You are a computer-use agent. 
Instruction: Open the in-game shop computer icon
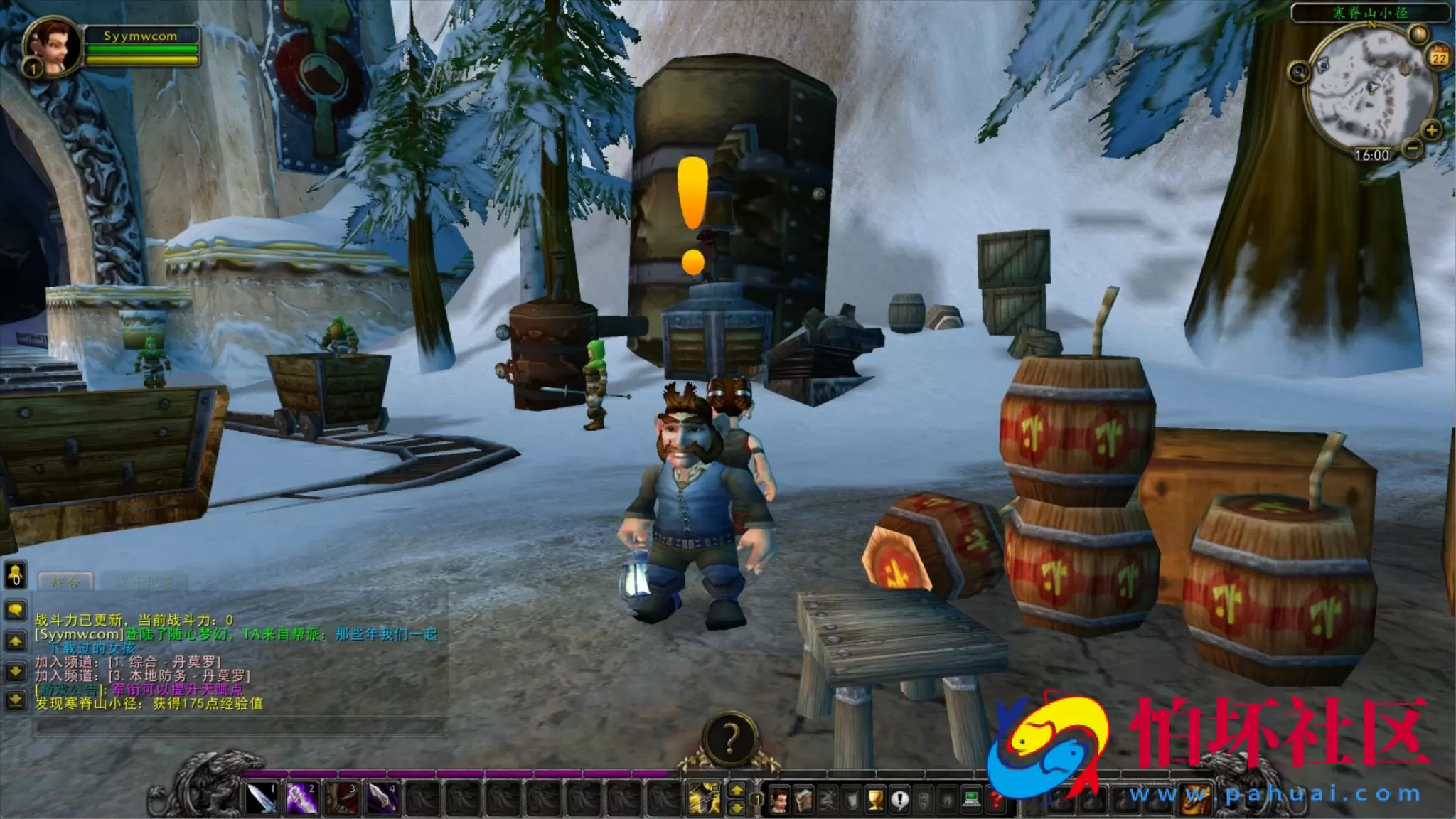click(x=970, y=800)
